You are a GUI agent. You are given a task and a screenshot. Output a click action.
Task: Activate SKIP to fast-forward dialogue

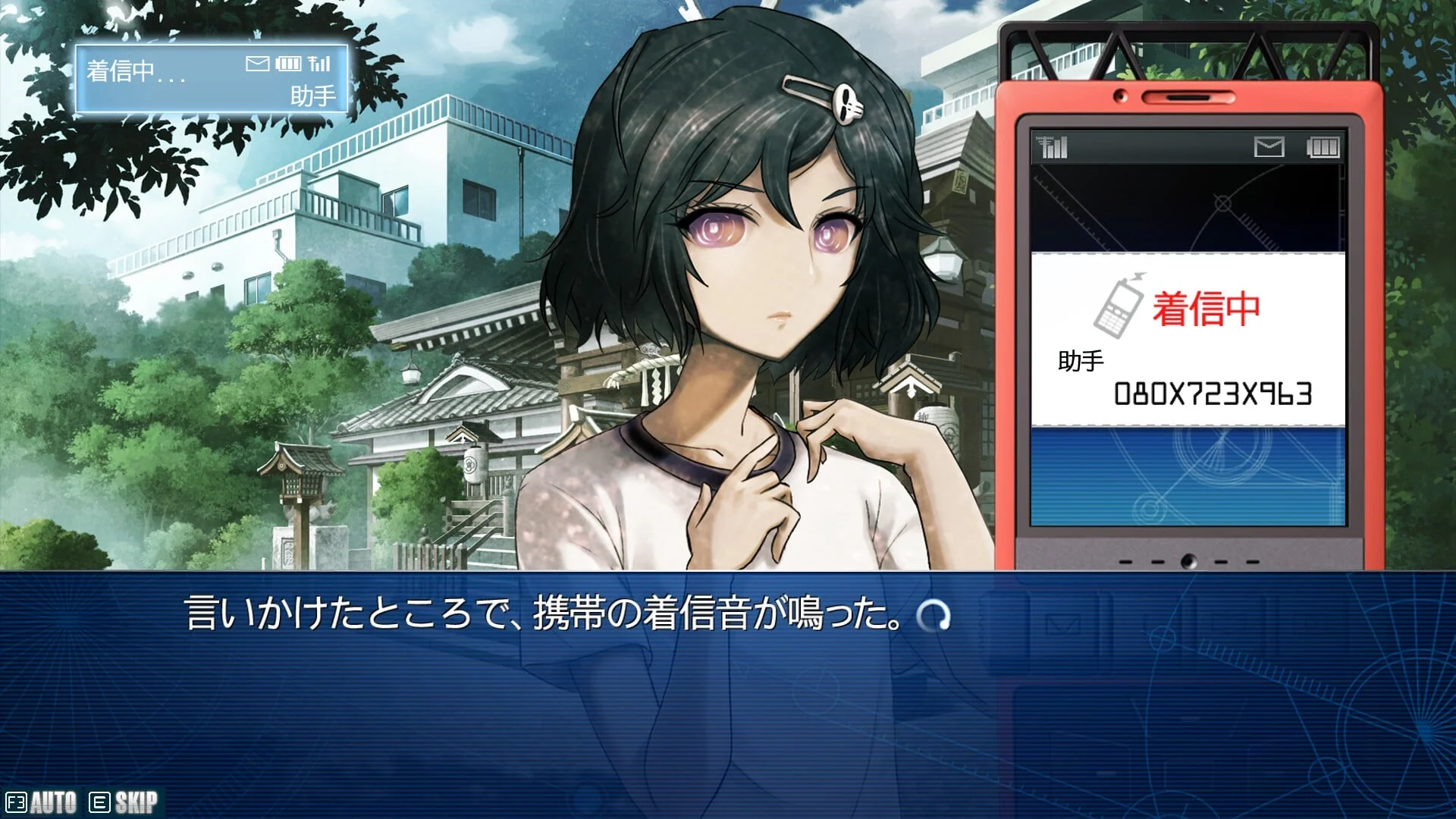pyautogui.click(x=124, y=802)
